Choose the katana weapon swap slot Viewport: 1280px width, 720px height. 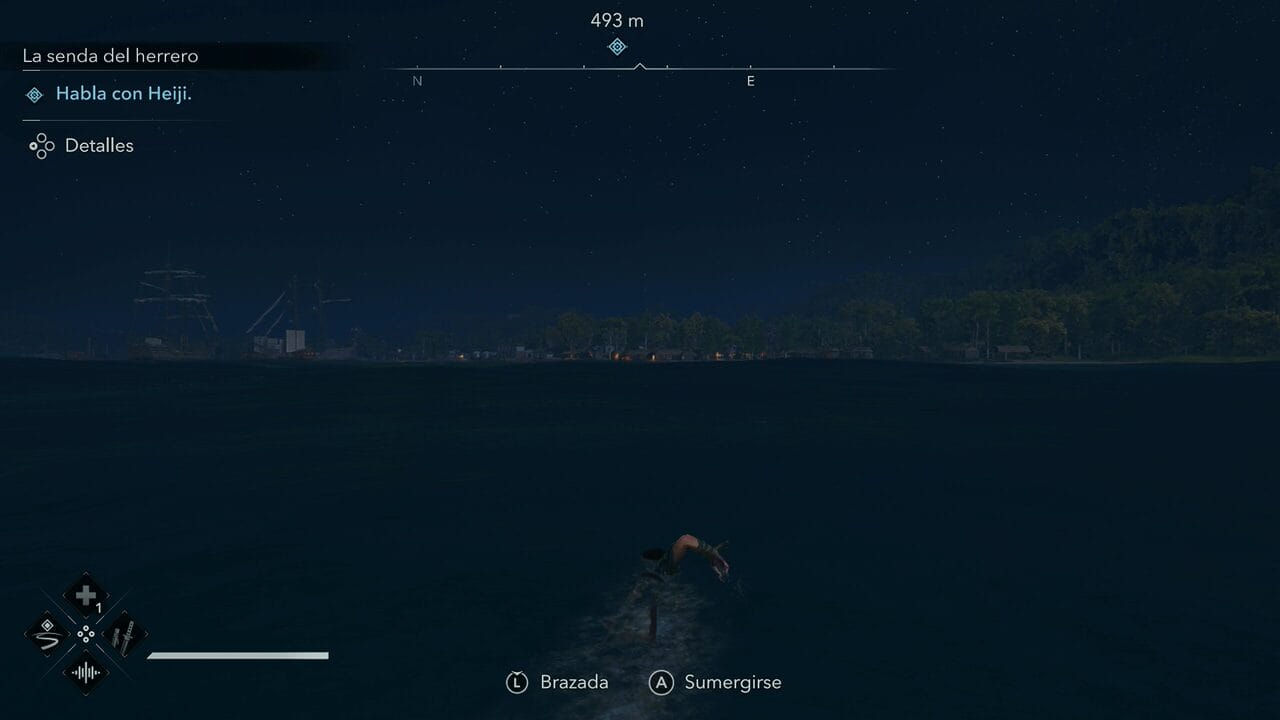tap(126, 634)
